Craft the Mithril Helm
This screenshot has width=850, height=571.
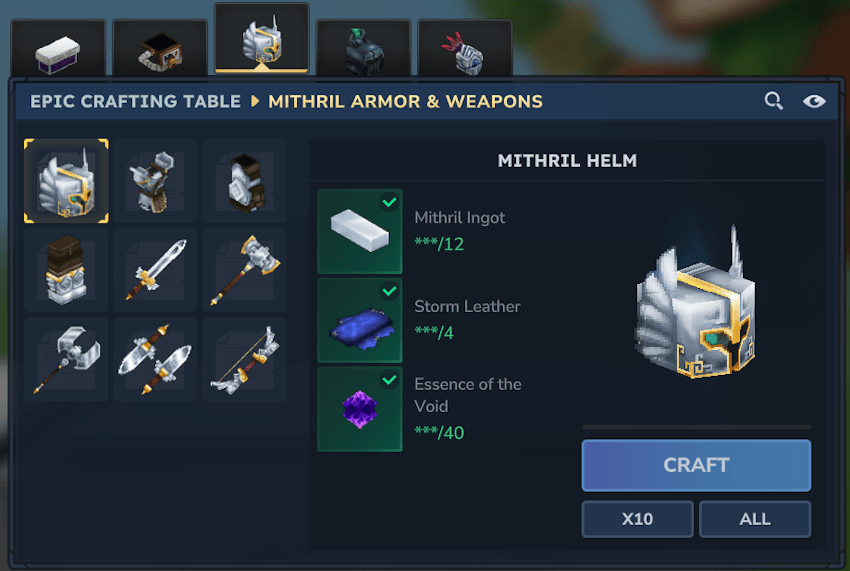(696, 465)
